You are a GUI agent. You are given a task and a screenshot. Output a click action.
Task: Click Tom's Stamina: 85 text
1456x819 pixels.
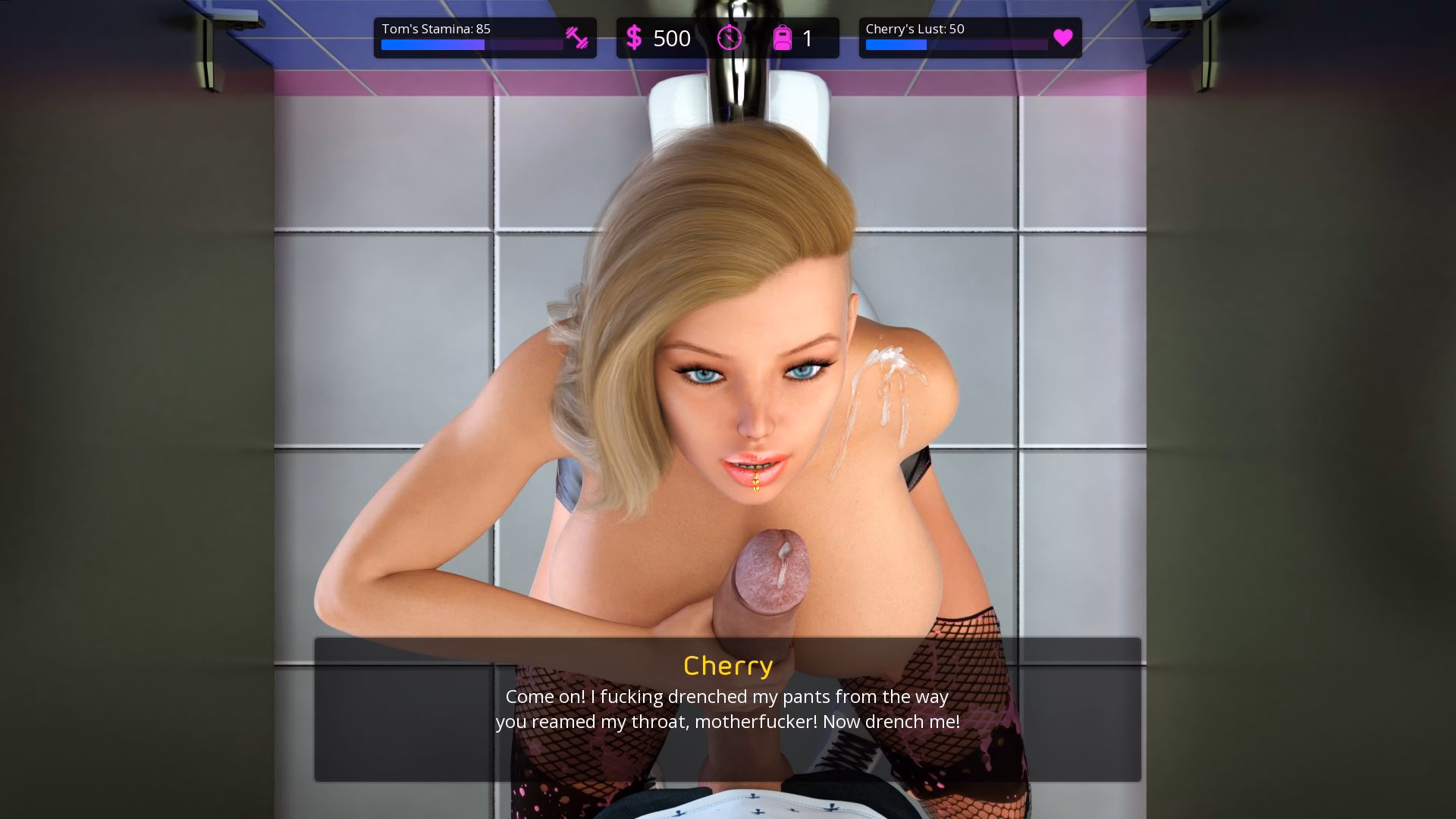pos(436,29)
